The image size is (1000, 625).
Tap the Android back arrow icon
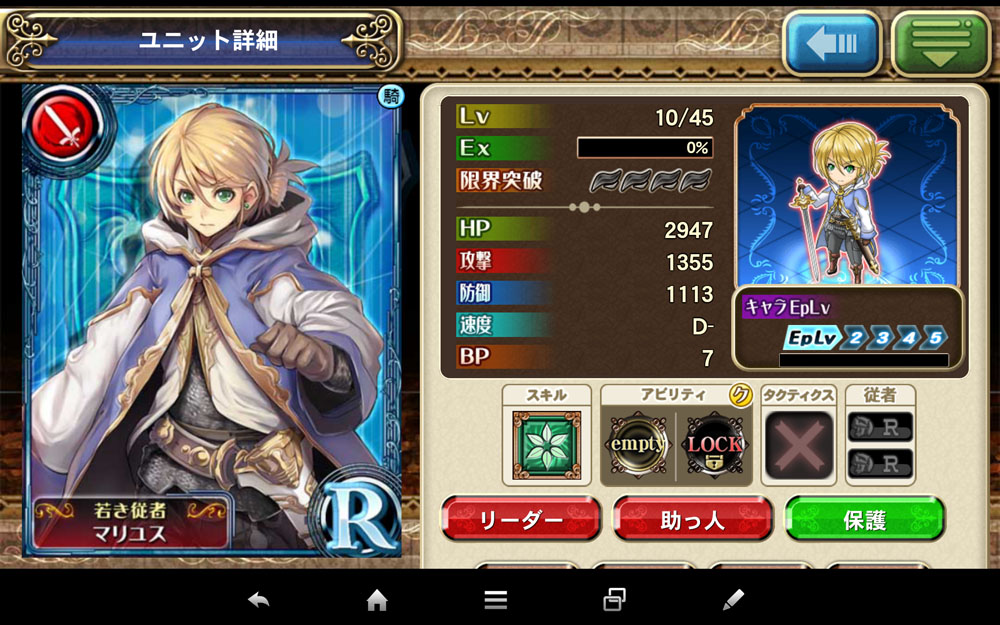pos(259,600)
